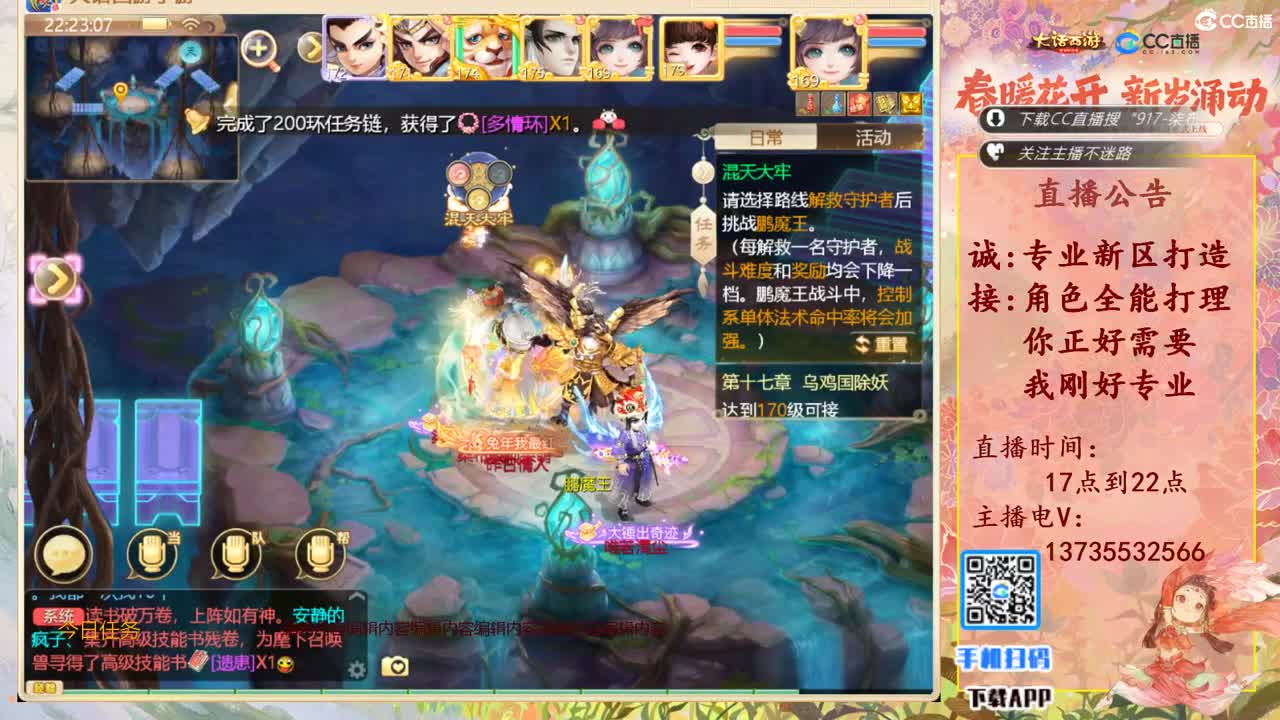This screenshot has width=1280, height=720.
Task: Select the 日常 tab
Action: [x=769, y=139]
